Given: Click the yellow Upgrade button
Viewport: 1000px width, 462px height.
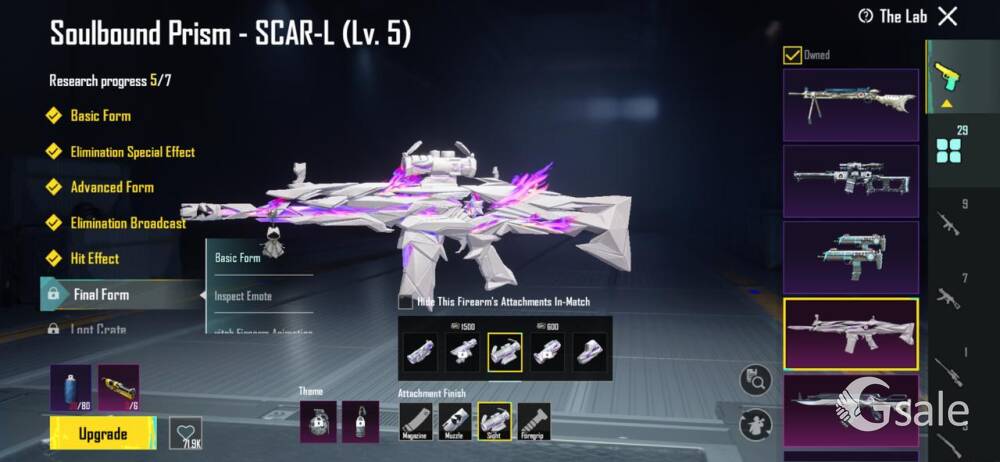Looking at the screenshot, I should (x=103, y=433).
